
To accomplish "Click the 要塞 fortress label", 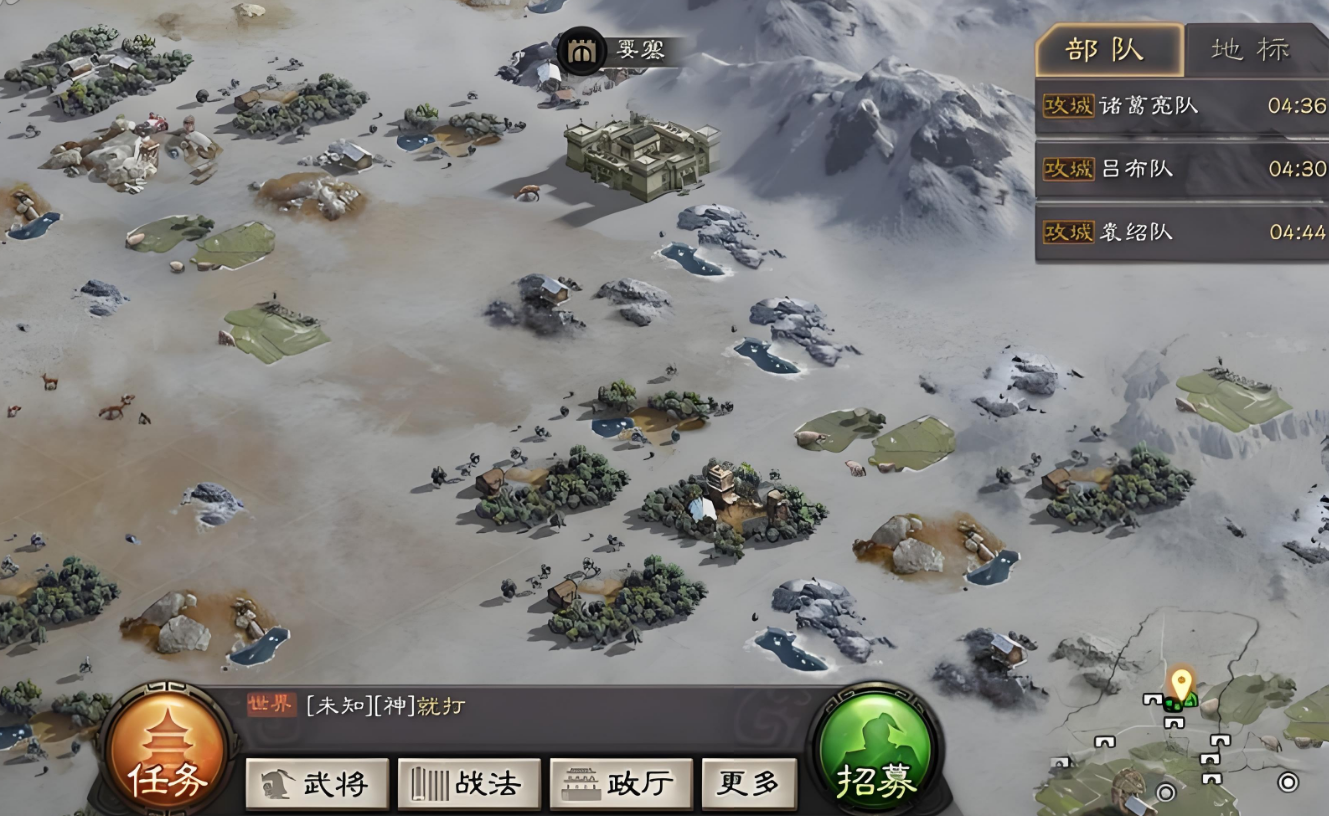I will click(622, 50).
